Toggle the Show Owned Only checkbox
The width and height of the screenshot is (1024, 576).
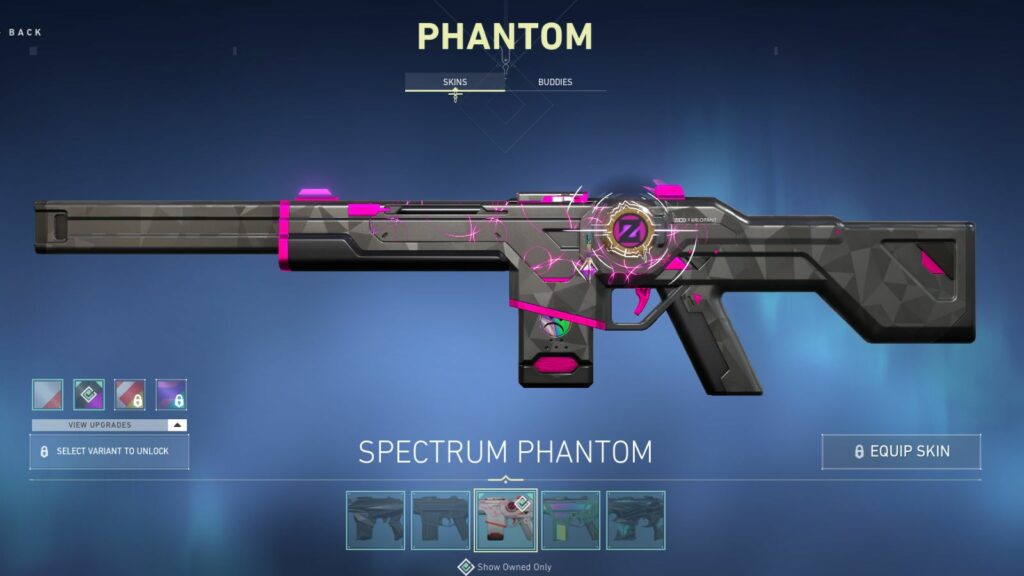click(465, 567)
